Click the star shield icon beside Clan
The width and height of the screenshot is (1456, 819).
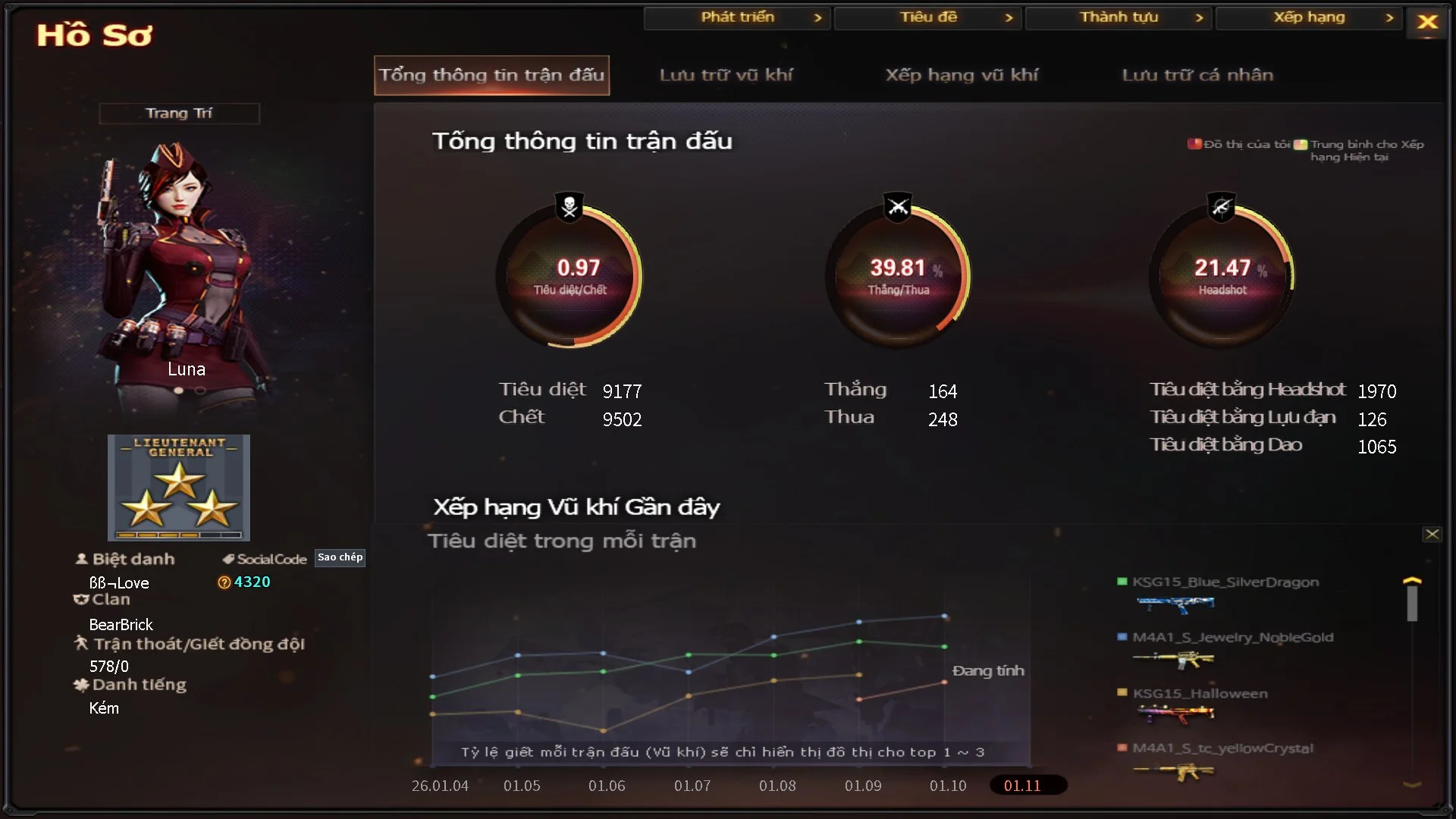(80, 599)
